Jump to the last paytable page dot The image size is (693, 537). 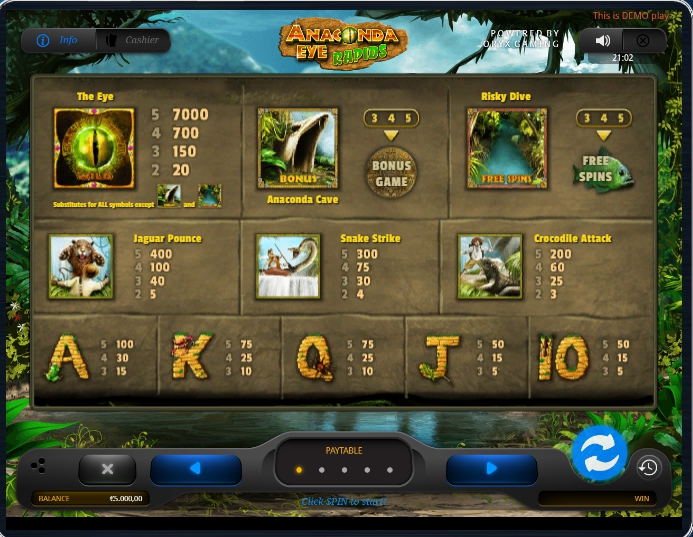(x=387, y=470)
